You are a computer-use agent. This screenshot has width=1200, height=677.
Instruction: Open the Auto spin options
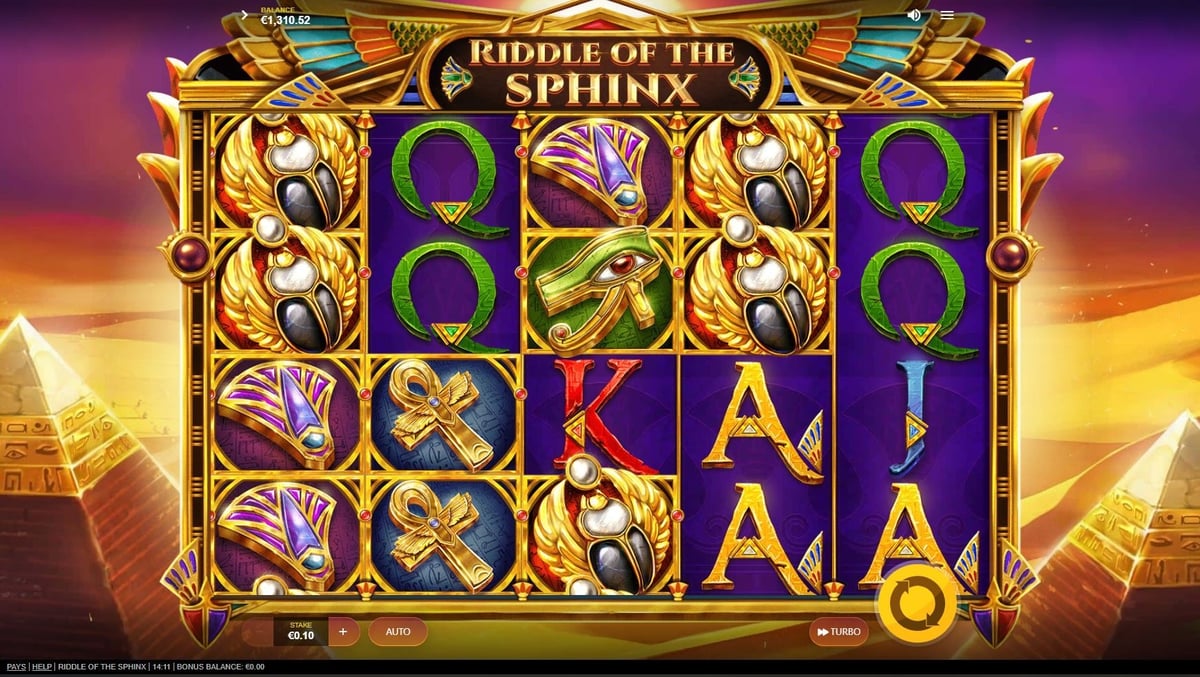[398, 631]
